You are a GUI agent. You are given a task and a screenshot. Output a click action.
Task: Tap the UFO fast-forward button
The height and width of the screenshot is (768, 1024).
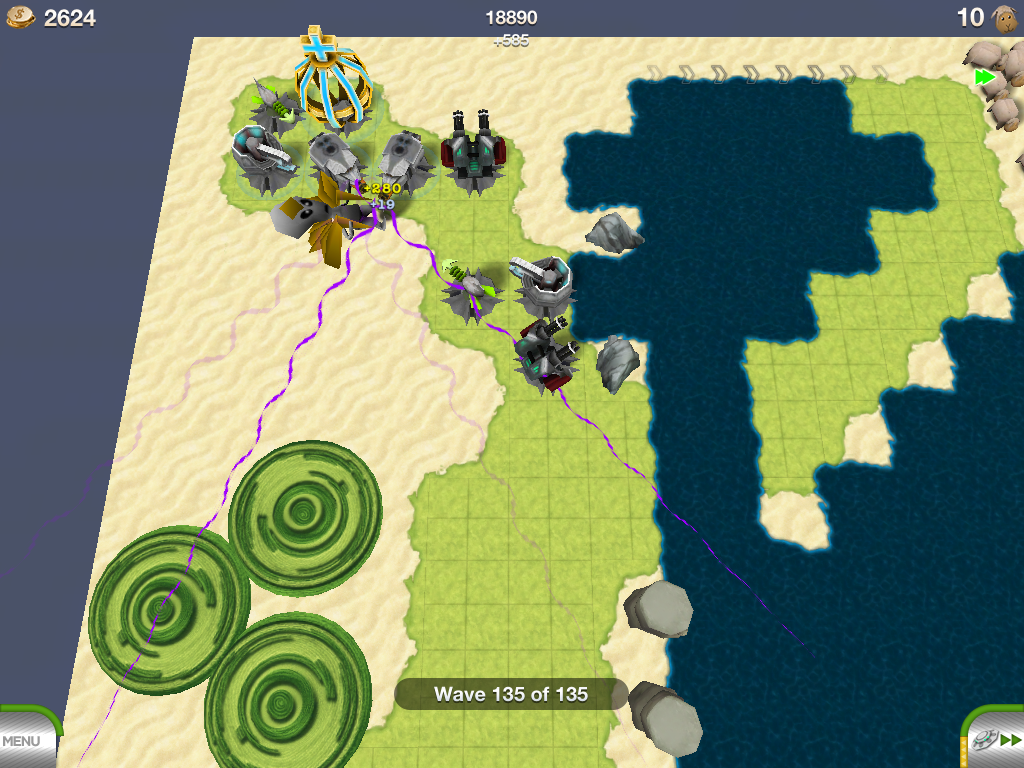(995, 740)
